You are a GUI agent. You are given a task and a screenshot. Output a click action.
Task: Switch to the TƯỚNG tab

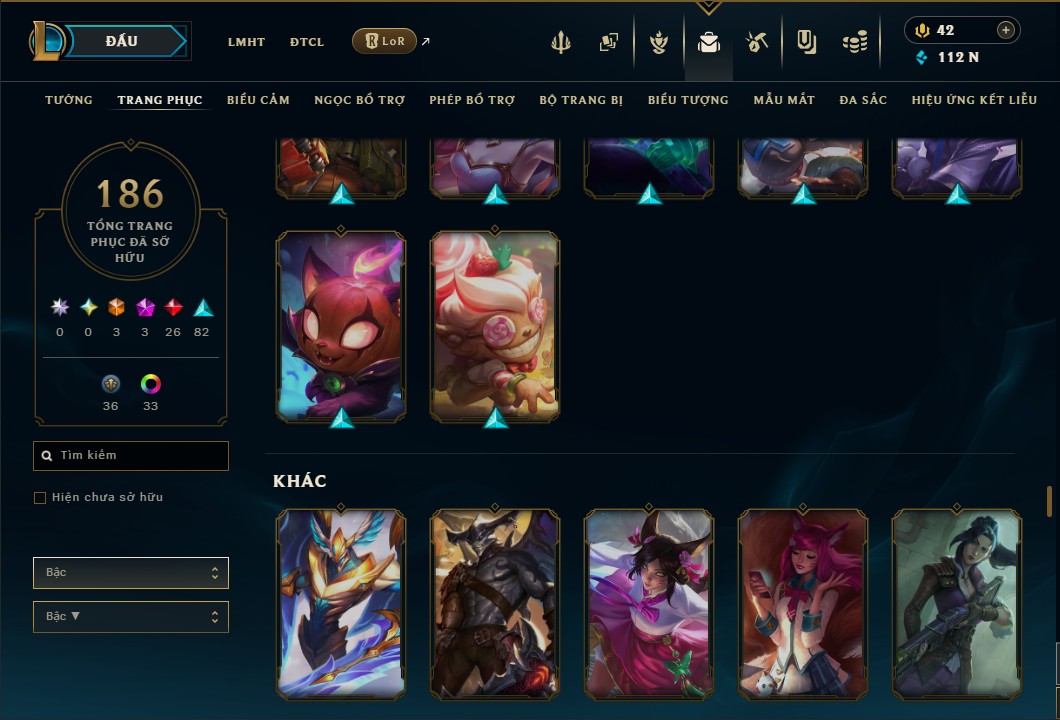click(x=69, y=100)
